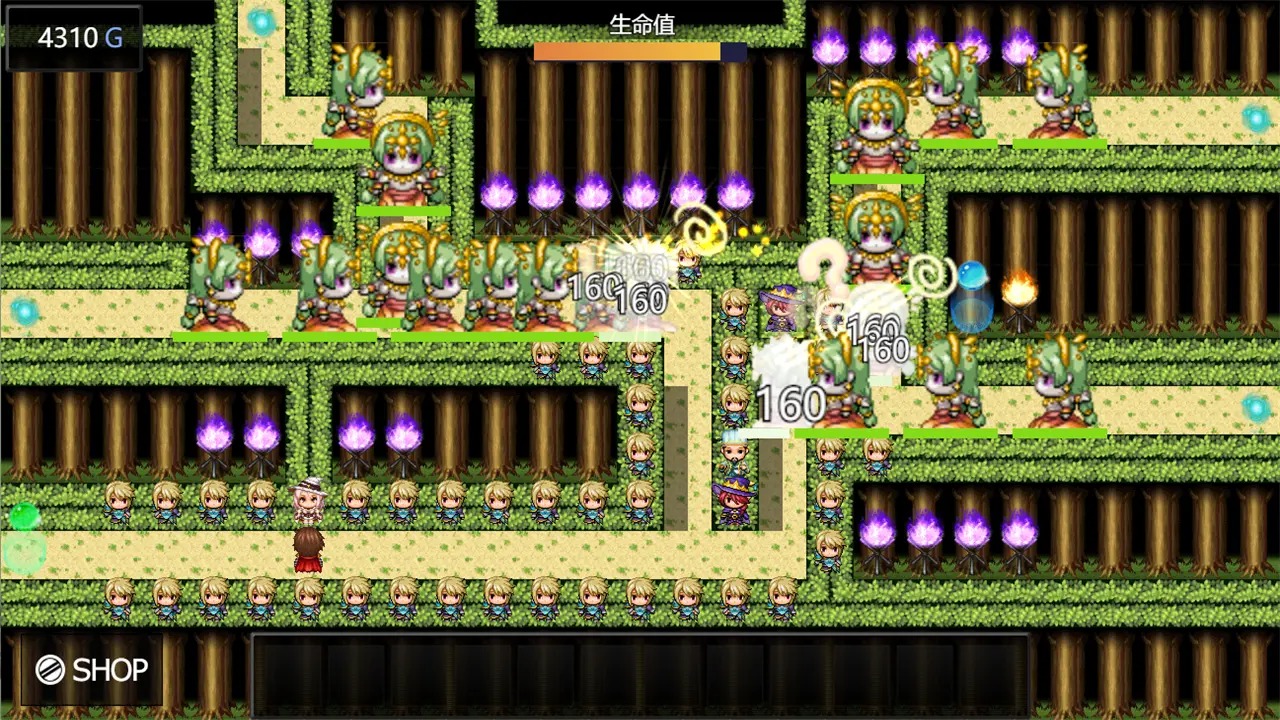Select the green gem on the left edge
The width and height of the screenshot is (1280, 720).
pos(27,516)
